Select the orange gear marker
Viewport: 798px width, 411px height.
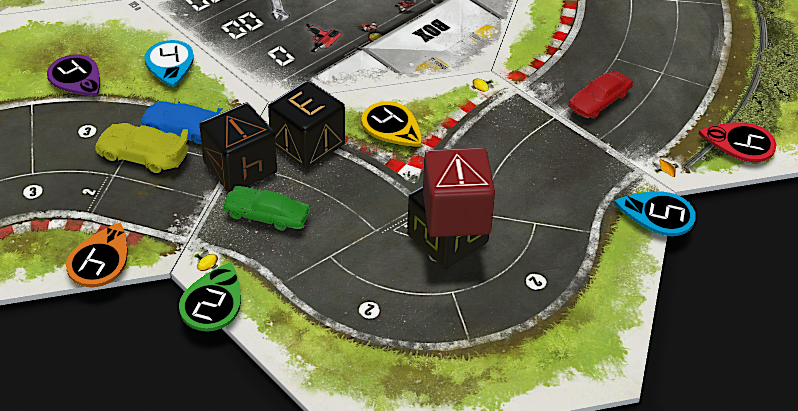click(x=96, y=258)
